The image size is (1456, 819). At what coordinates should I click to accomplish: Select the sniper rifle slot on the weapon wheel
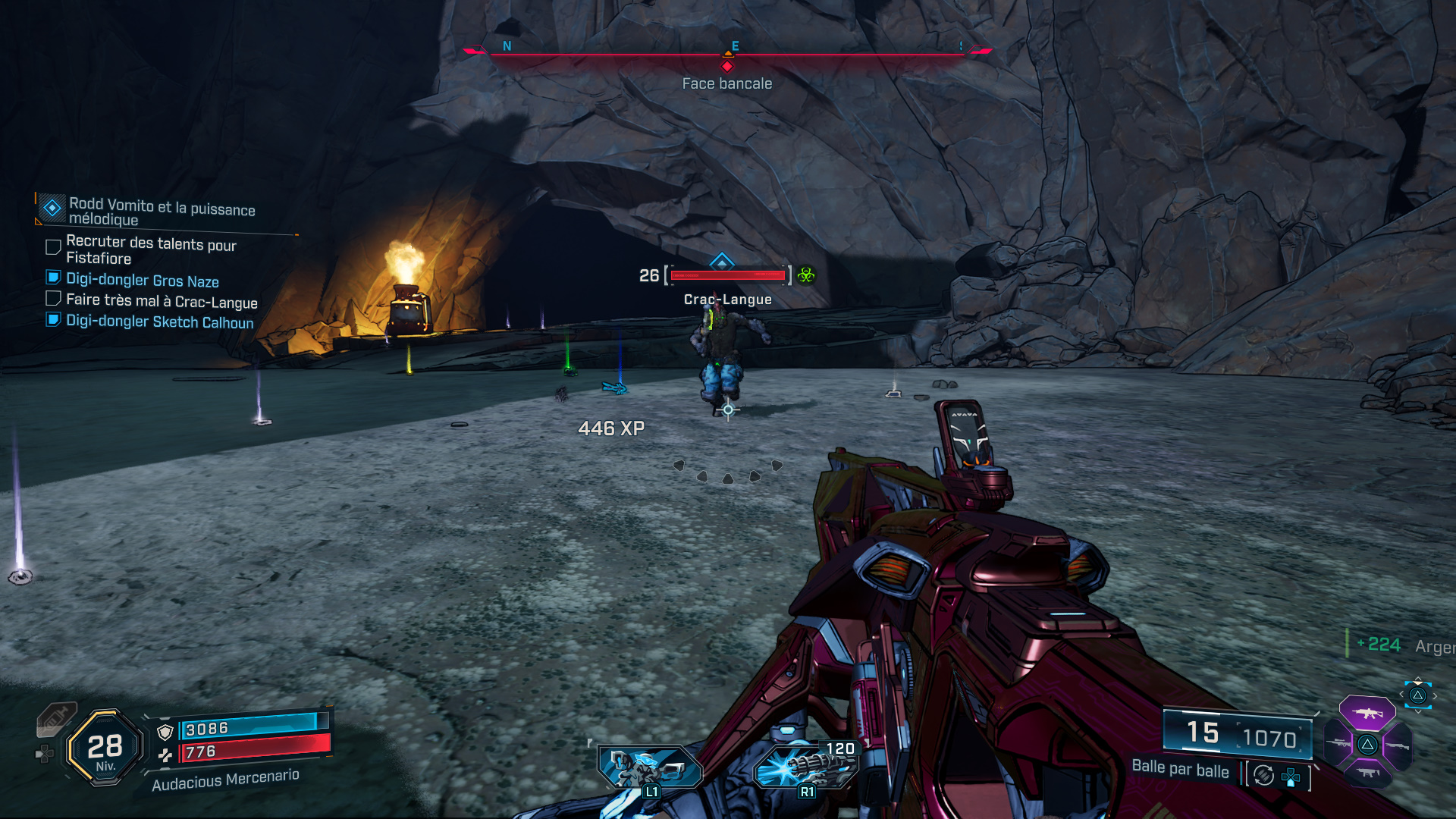click(x=1337, y=743)
